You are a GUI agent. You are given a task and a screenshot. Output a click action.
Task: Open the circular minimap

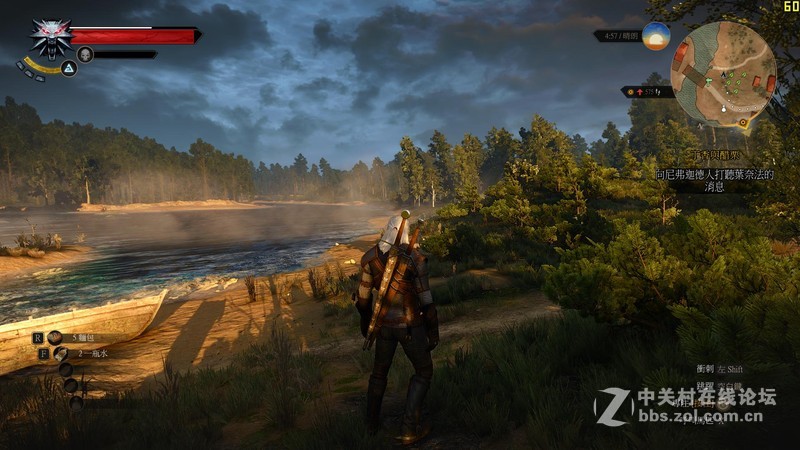(x=725, y=73)
